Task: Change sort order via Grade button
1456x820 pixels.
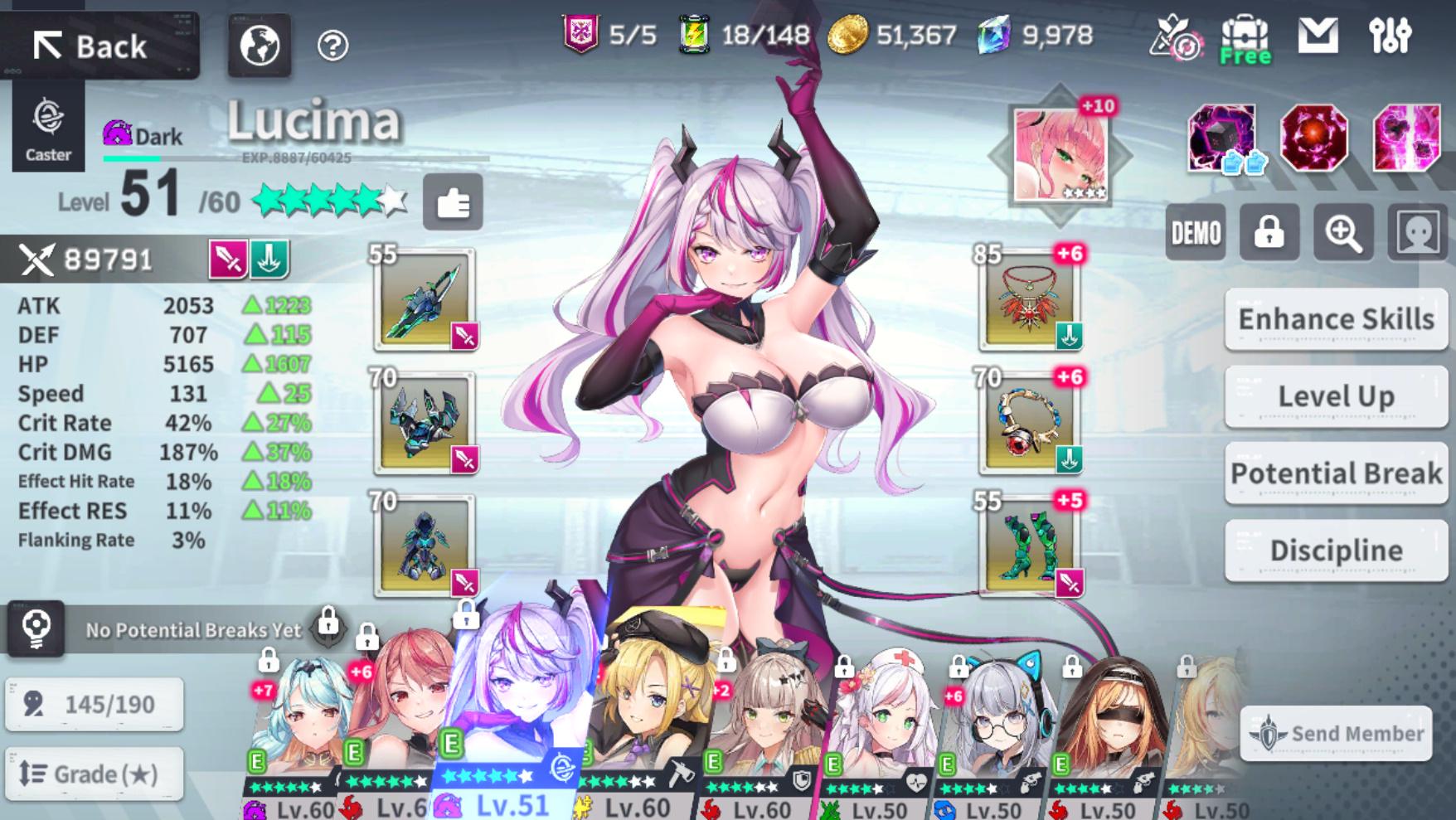Action: point(94,774)
